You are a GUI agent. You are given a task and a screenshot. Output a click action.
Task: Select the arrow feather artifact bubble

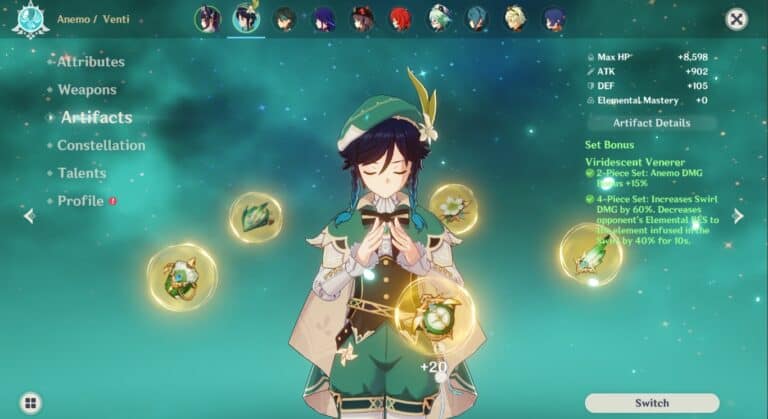pos(589,254)
